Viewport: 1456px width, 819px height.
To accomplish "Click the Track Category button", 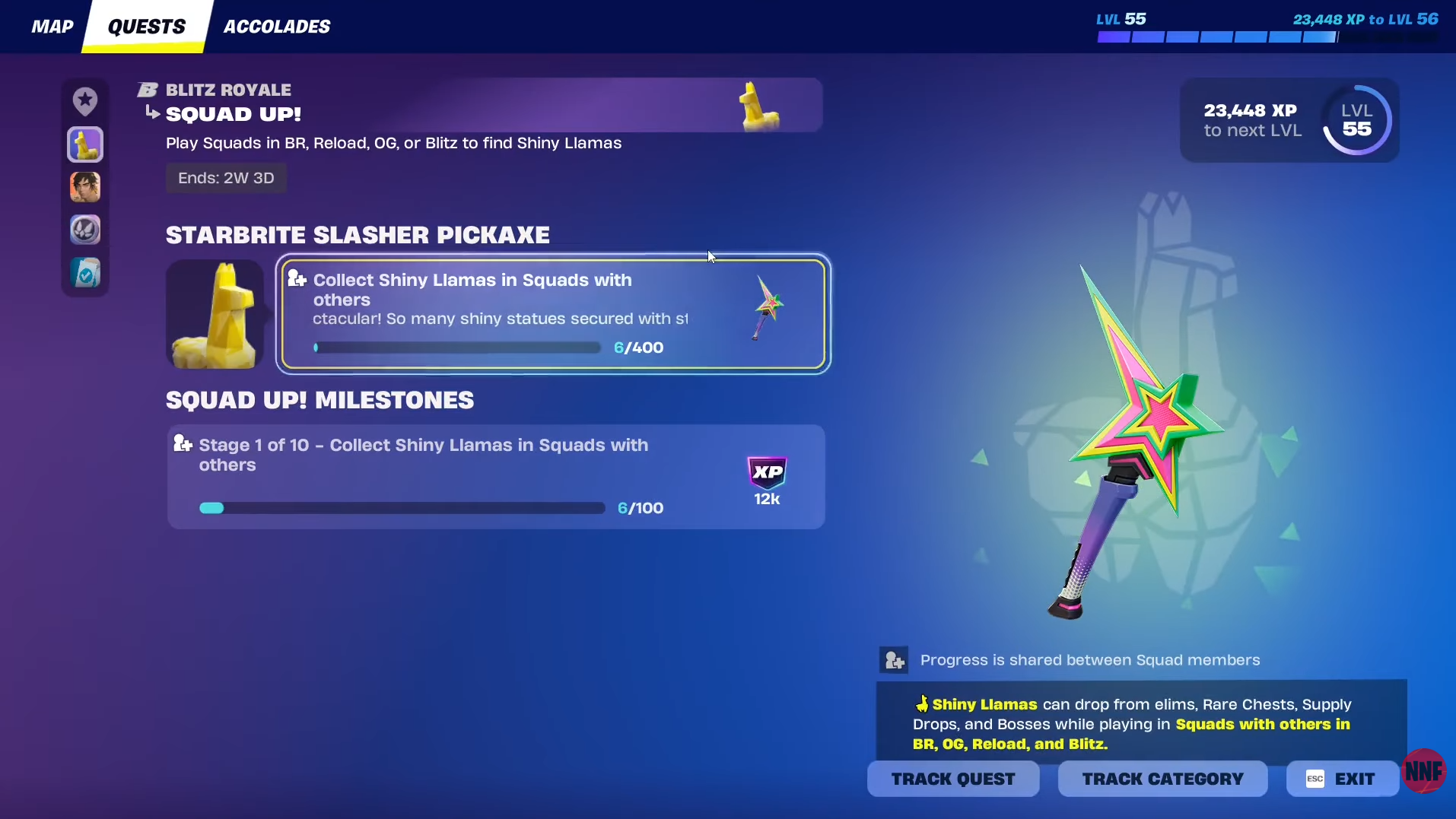I will [1162, 779].
